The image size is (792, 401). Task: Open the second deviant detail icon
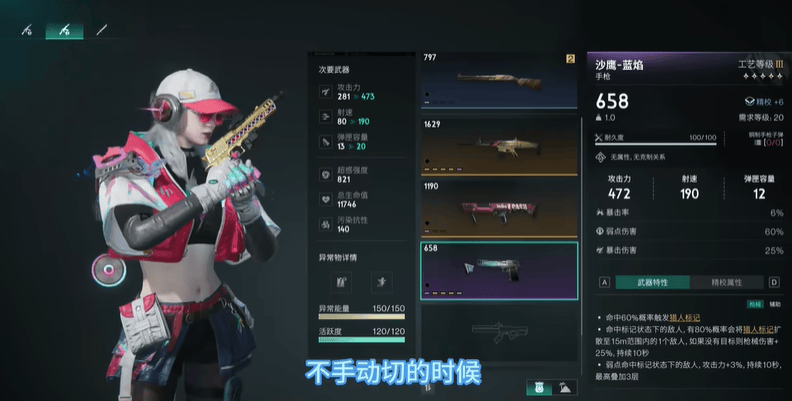coord(383,284)
